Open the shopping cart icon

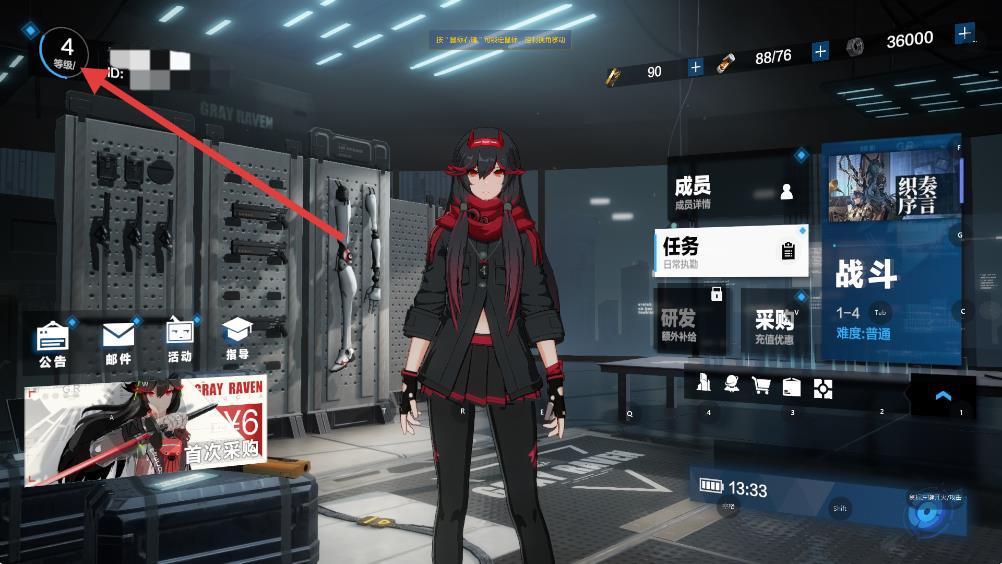click(762, 386)
